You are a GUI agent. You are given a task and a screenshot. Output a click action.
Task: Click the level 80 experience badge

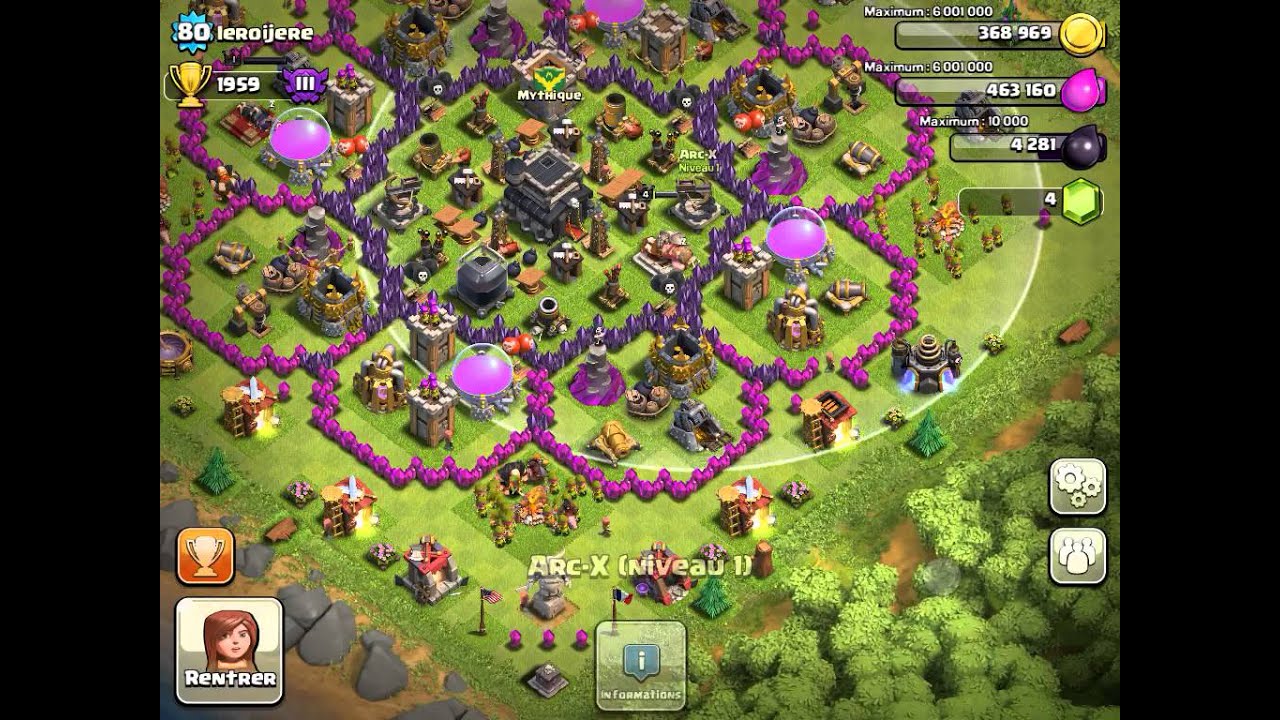(191, 33)
